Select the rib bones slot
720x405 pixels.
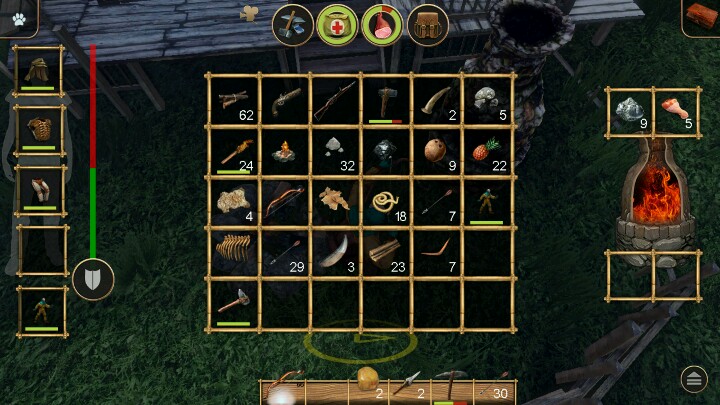point(233,254)
